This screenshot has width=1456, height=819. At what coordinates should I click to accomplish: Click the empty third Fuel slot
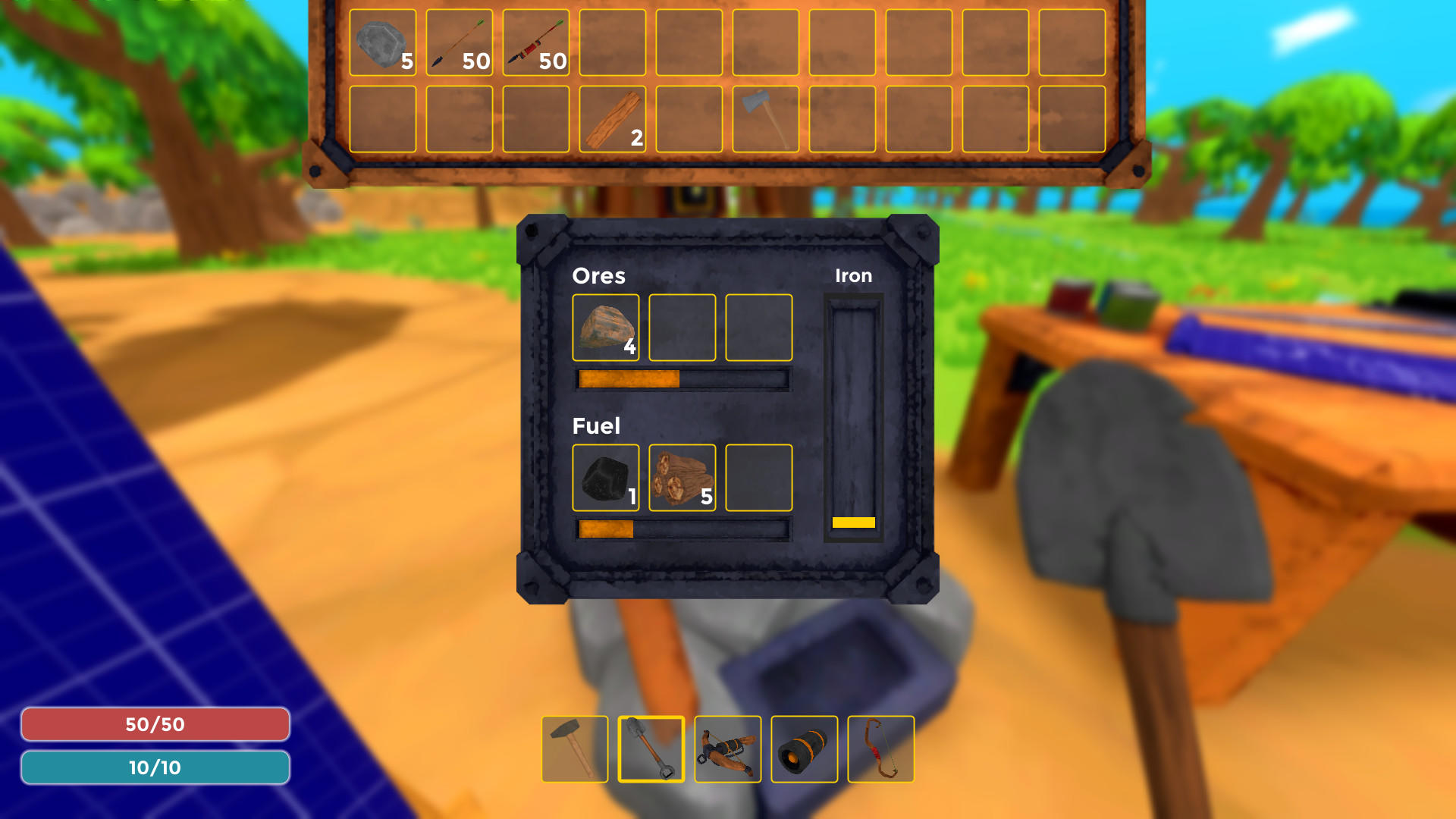(x=758, y=477)
